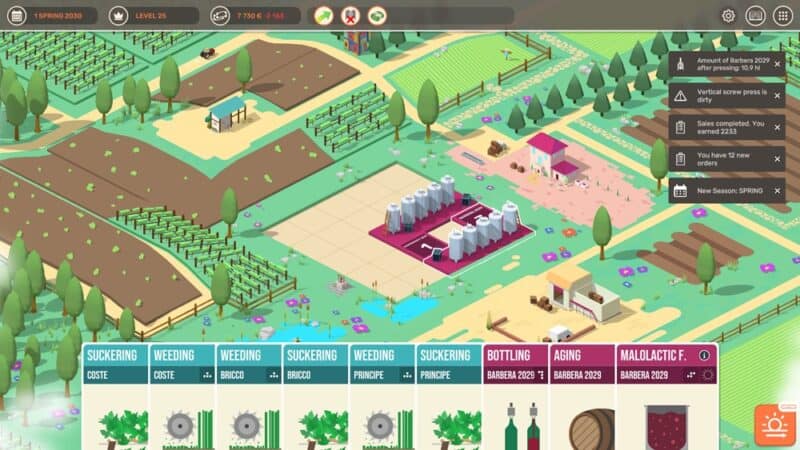Viewport: 800px width, 450px height.
Task: Open the 12 new orders notification
Action: tap(725, 159)
